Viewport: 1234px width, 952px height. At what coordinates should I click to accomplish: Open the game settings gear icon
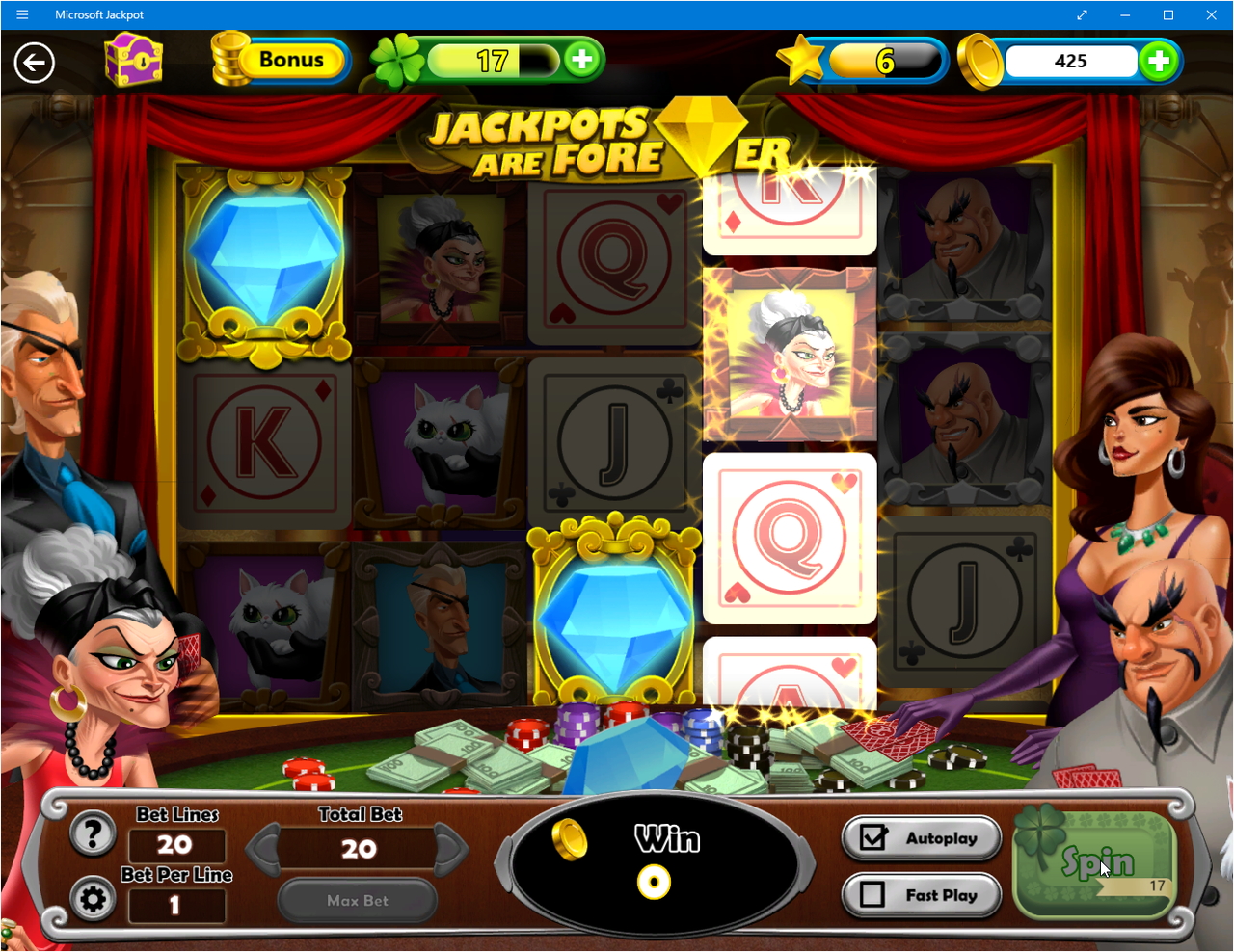[x=92, y=899]
